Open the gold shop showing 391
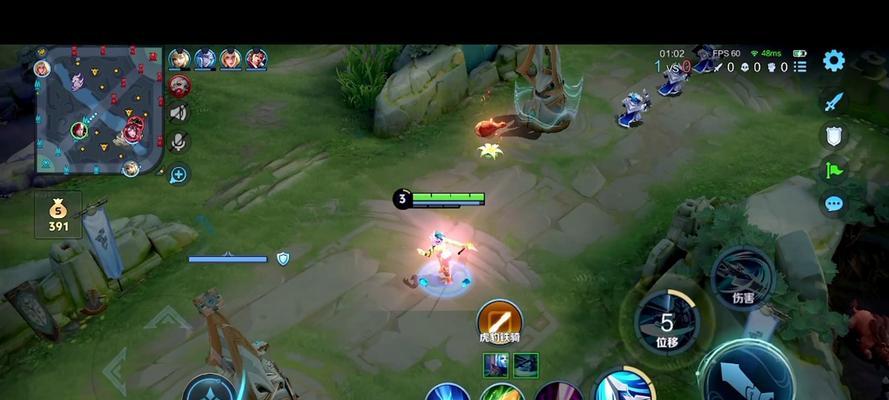 (x=58, y=214)
